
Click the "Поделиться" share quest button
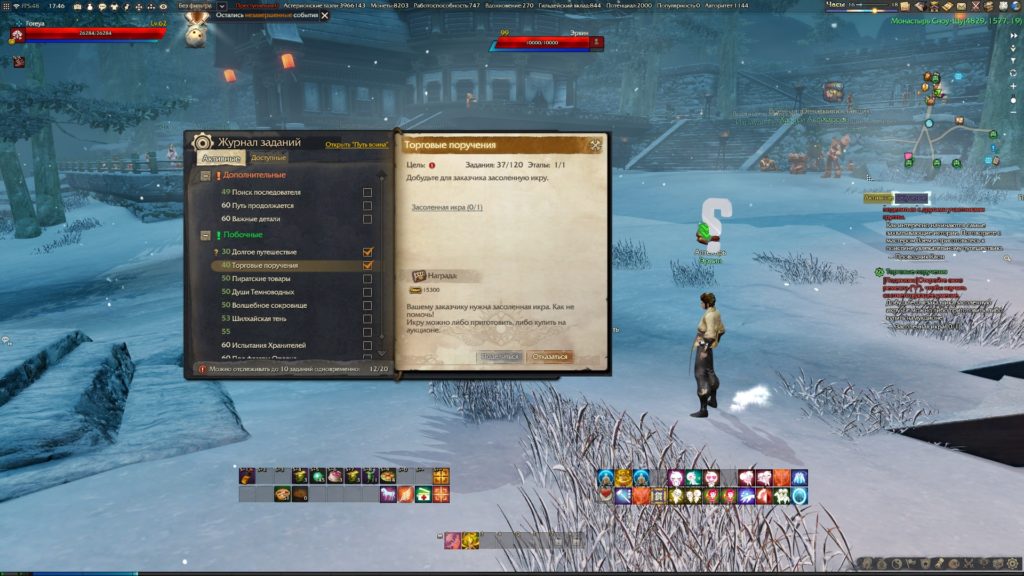[500, 356]
